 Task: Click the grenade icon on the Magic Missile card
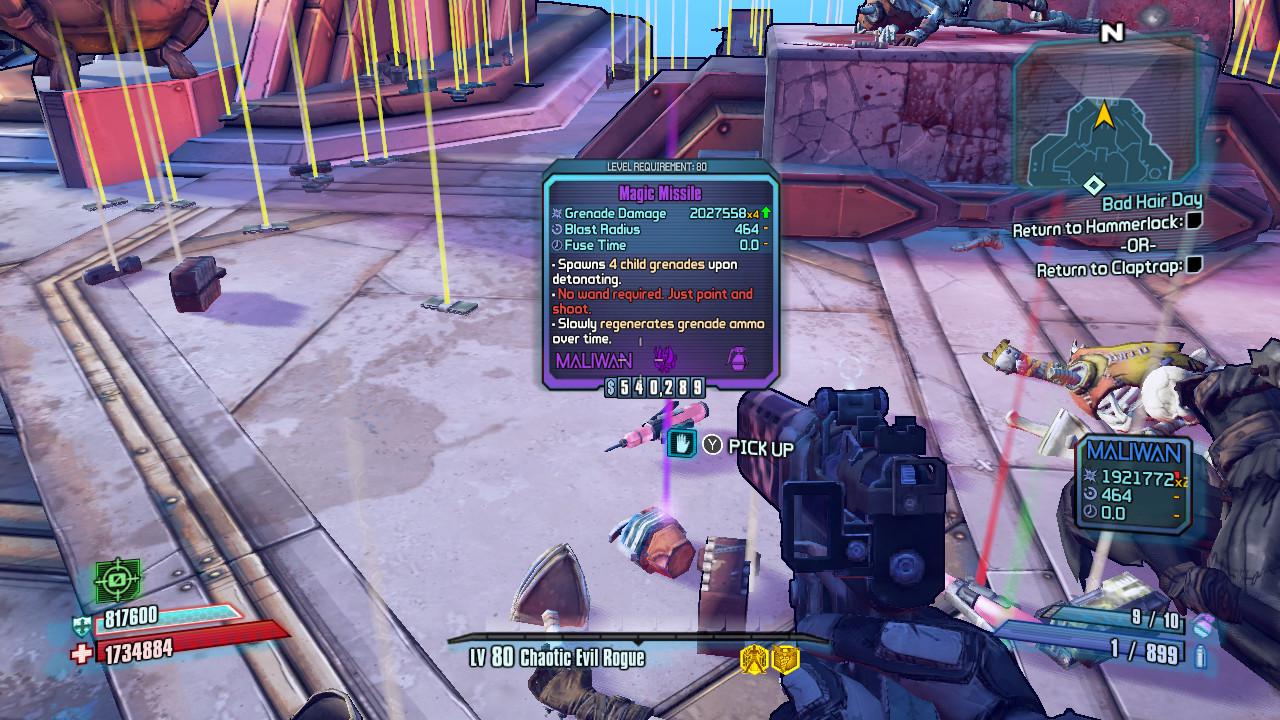coord(736,358)
